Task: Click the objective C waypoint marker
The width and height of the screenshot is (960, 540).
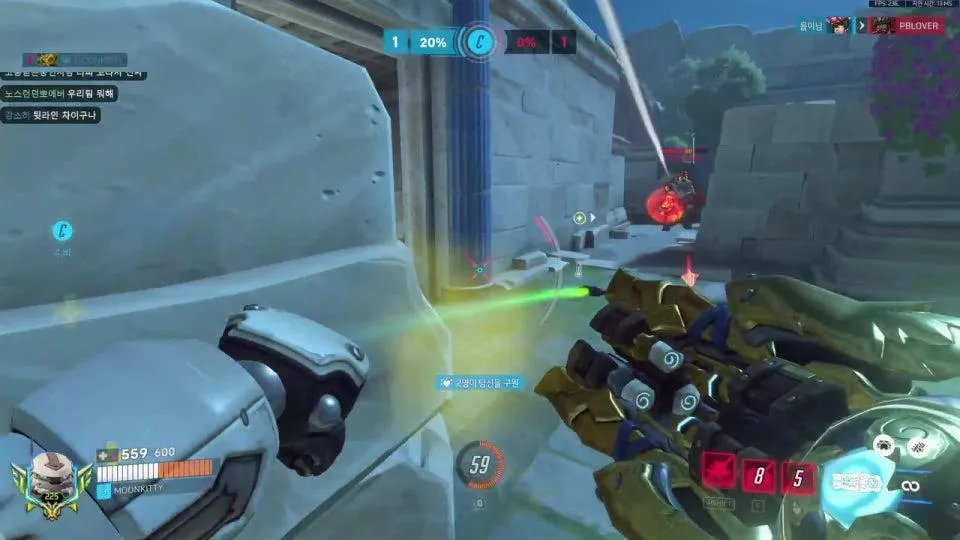Action: point(63,232)
